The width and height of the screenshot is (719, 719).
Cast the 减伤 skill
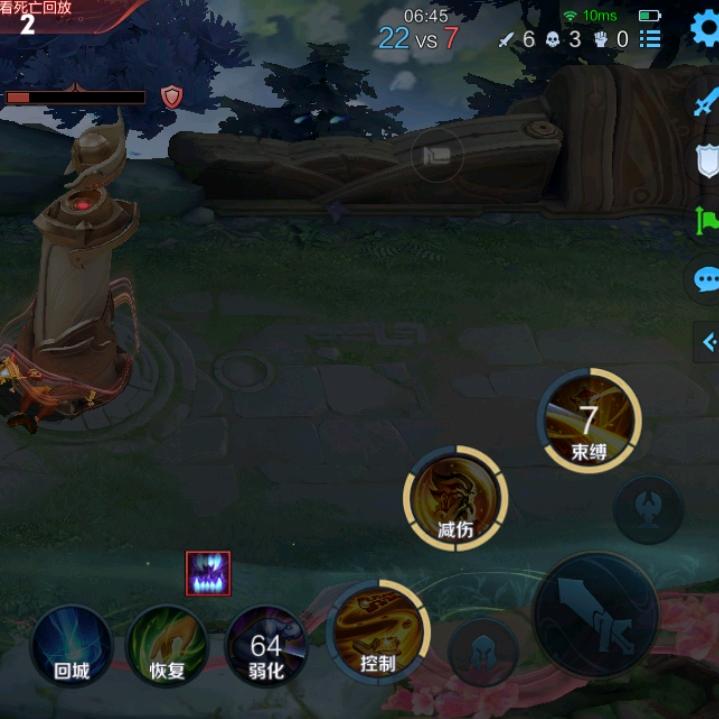pos(456,497)
